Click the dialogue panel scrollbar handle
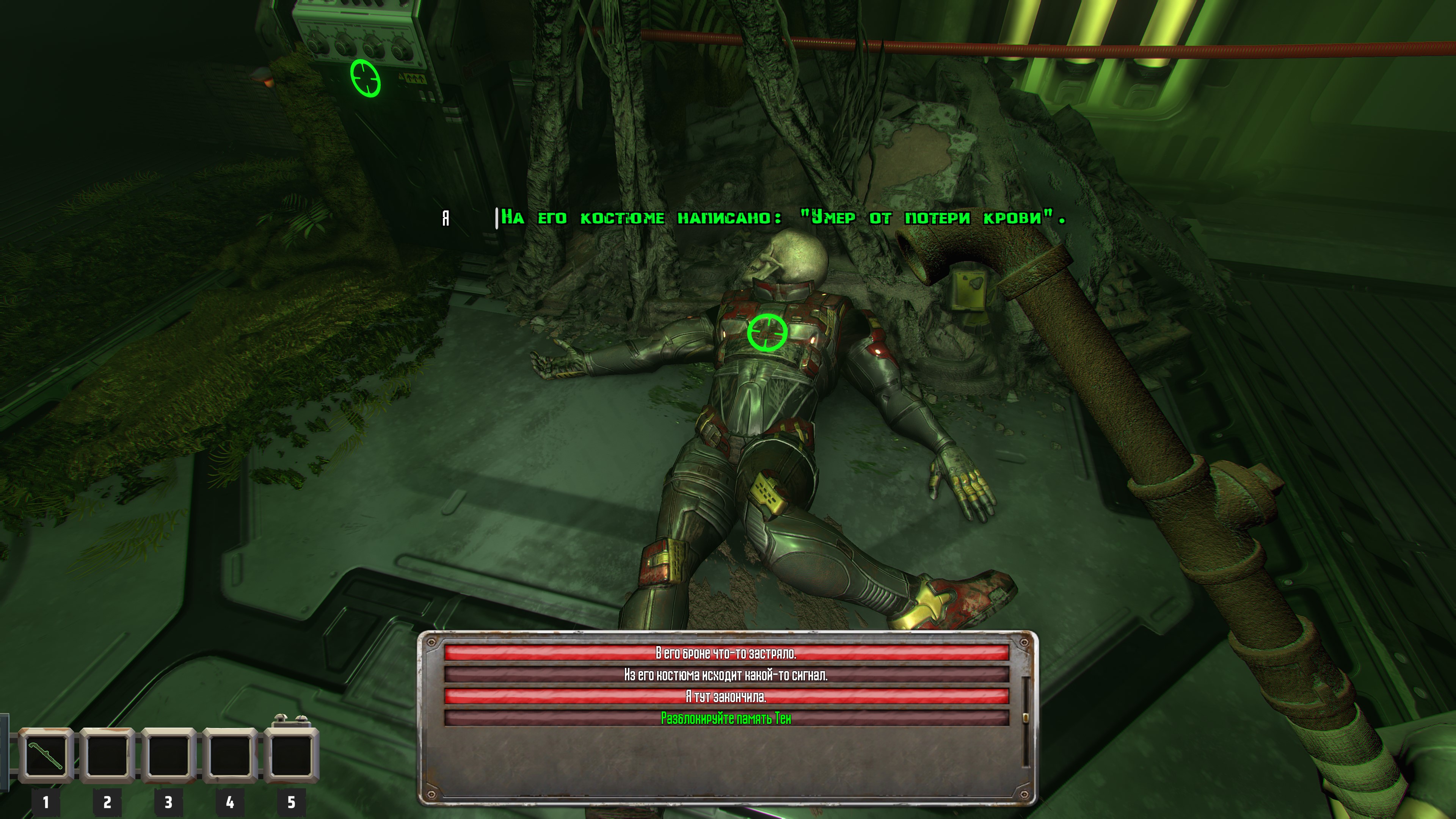 coord(1025,718)
